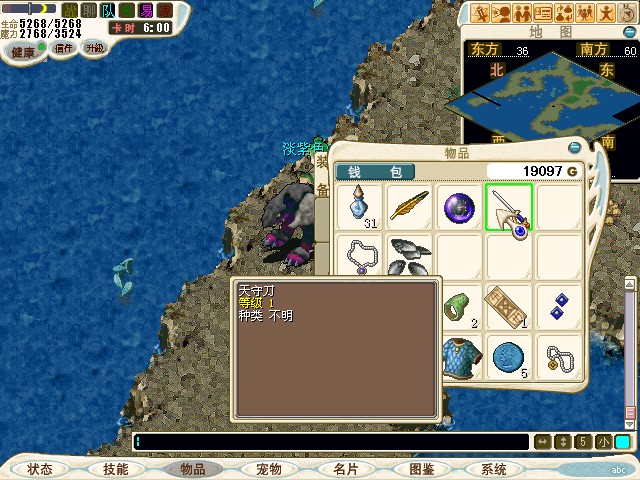Image resolution: width=640 pixels, height=480 pixels.
Task: Open the 名片 name card menu
Action: 345,468
